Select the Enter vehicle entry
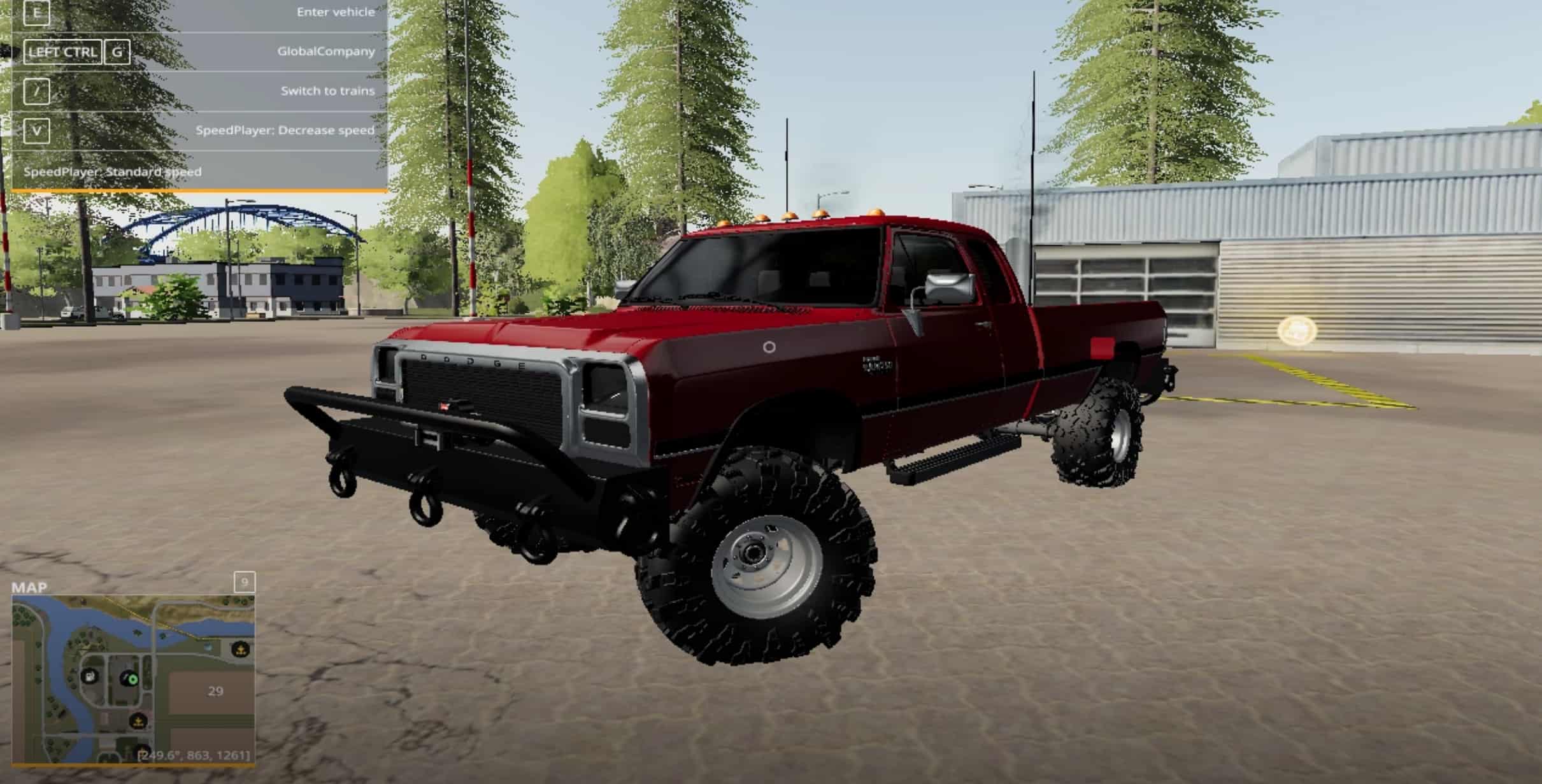Image resolution: width=1542 pixels, height=784 pixels. (x=336, y=12)
